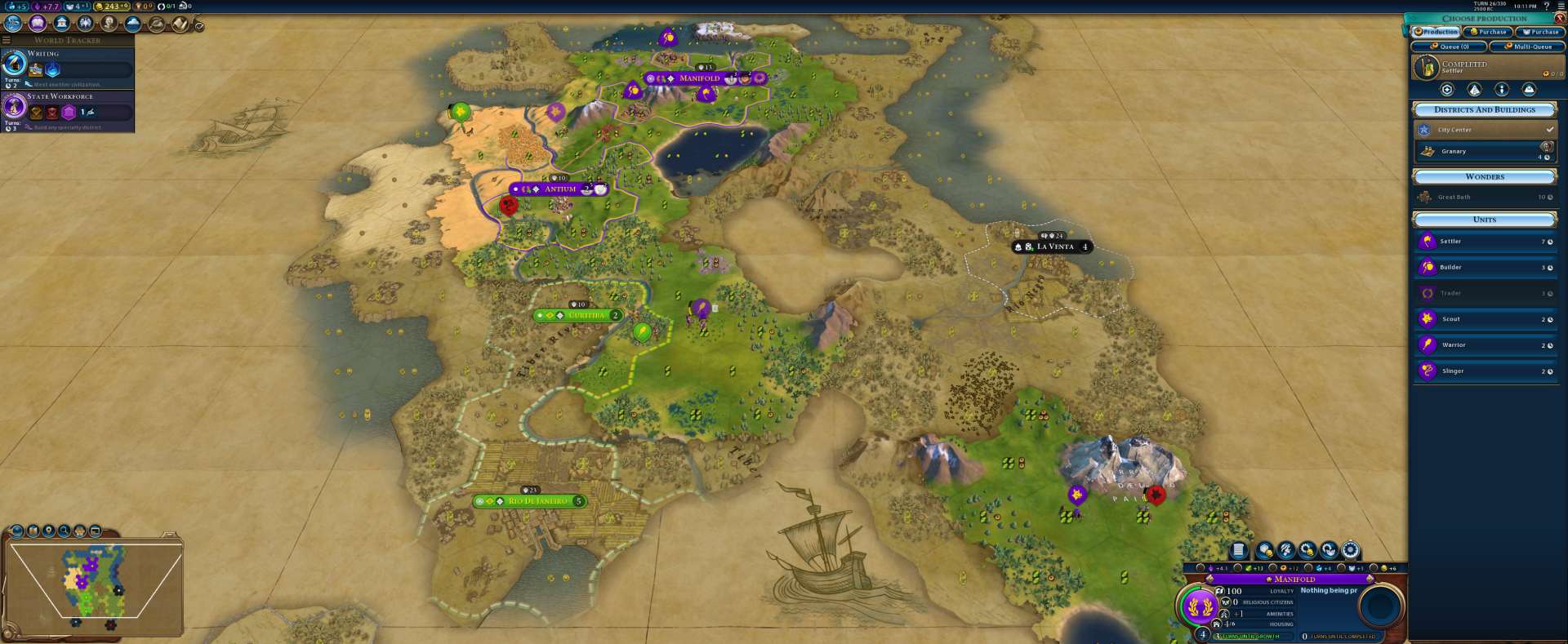The height and width of the screenshot is (644, 1568).
Task: Open the city details scroll icon
Action: click(1238, 550)
